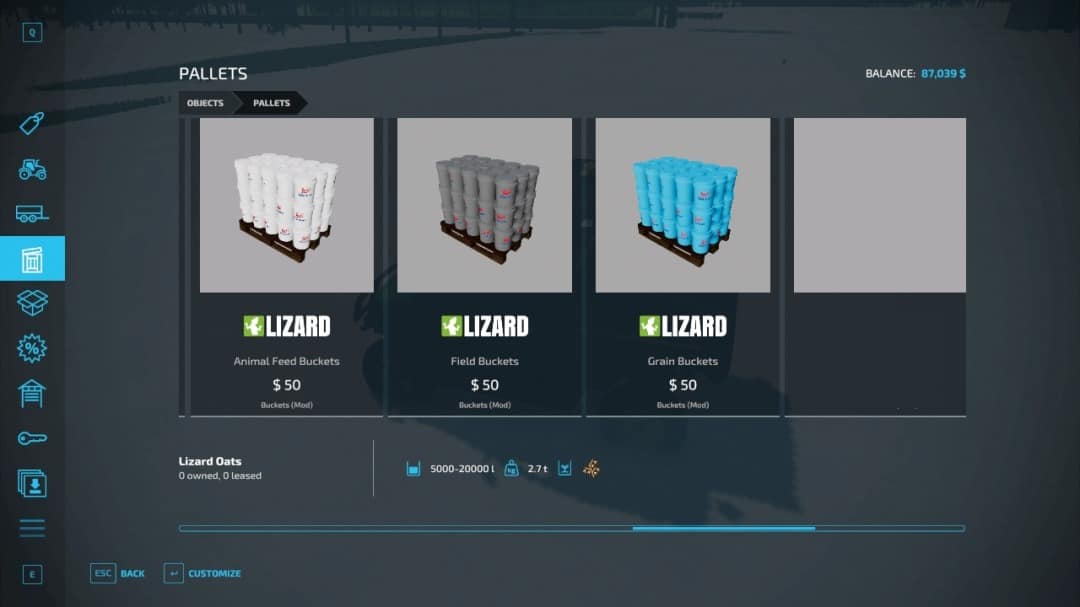Open the key leased items category
Screen dimensions: 1080x607
[x=32, y=438]
